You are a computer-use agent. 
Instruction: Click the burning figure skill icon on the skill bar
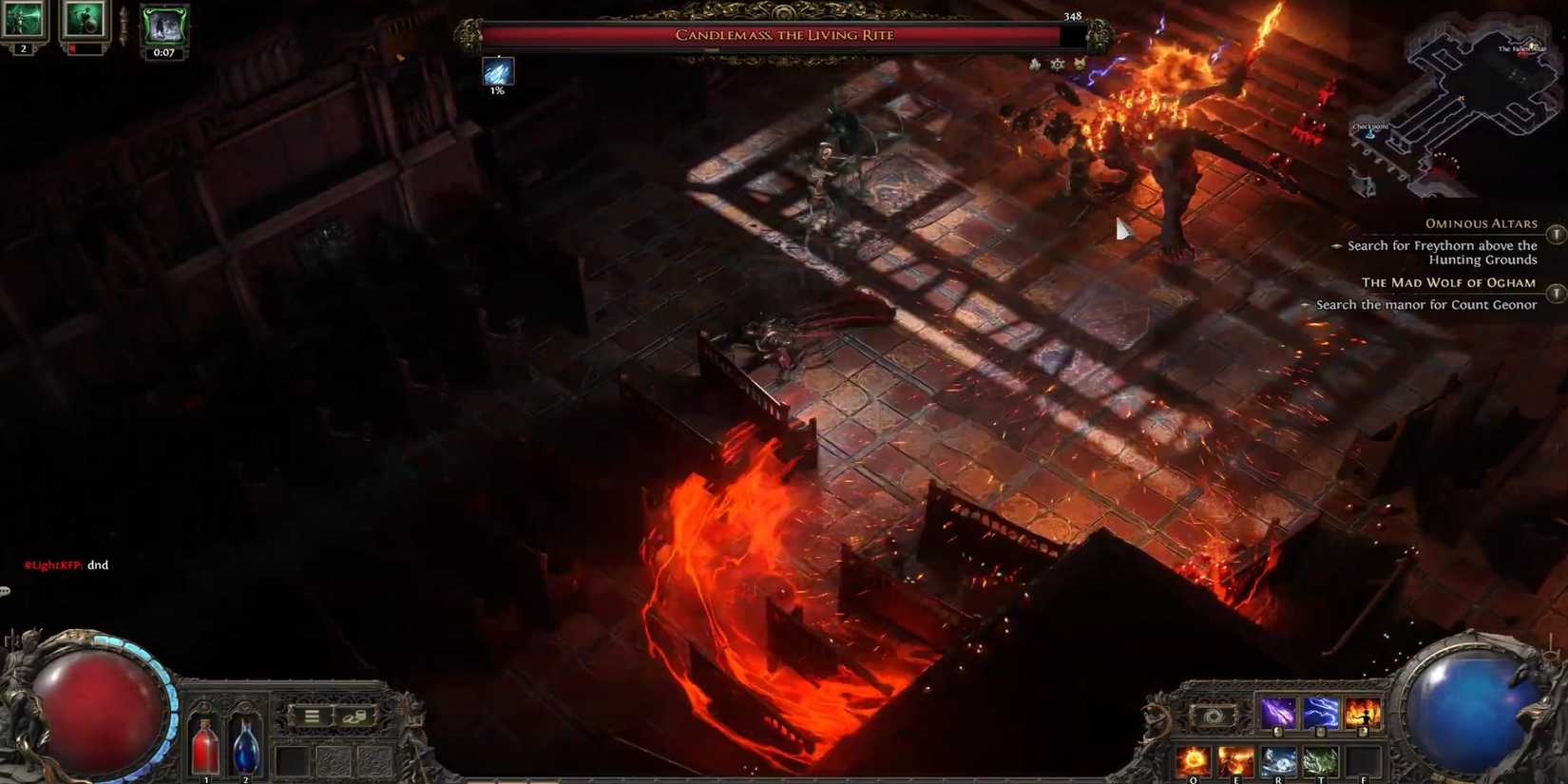click(x=1363, y=711)
